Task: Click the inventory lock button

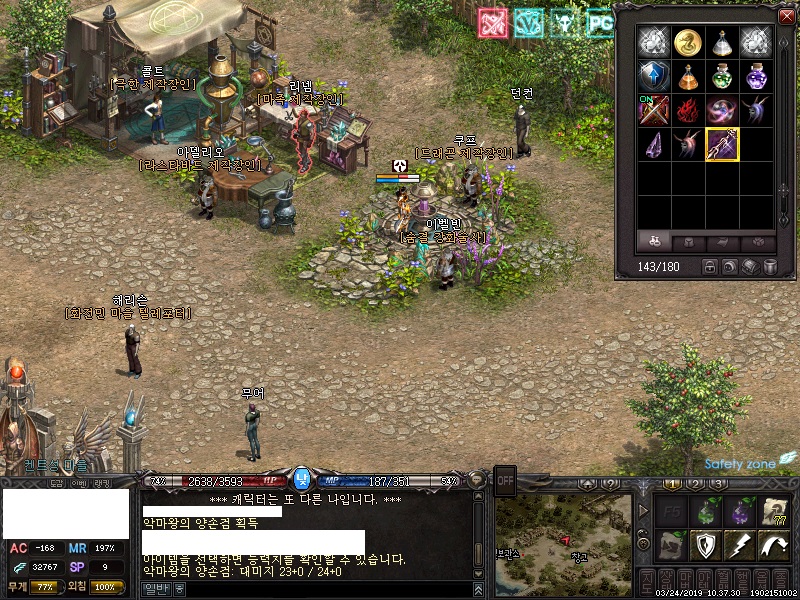Action: point(710,267)
